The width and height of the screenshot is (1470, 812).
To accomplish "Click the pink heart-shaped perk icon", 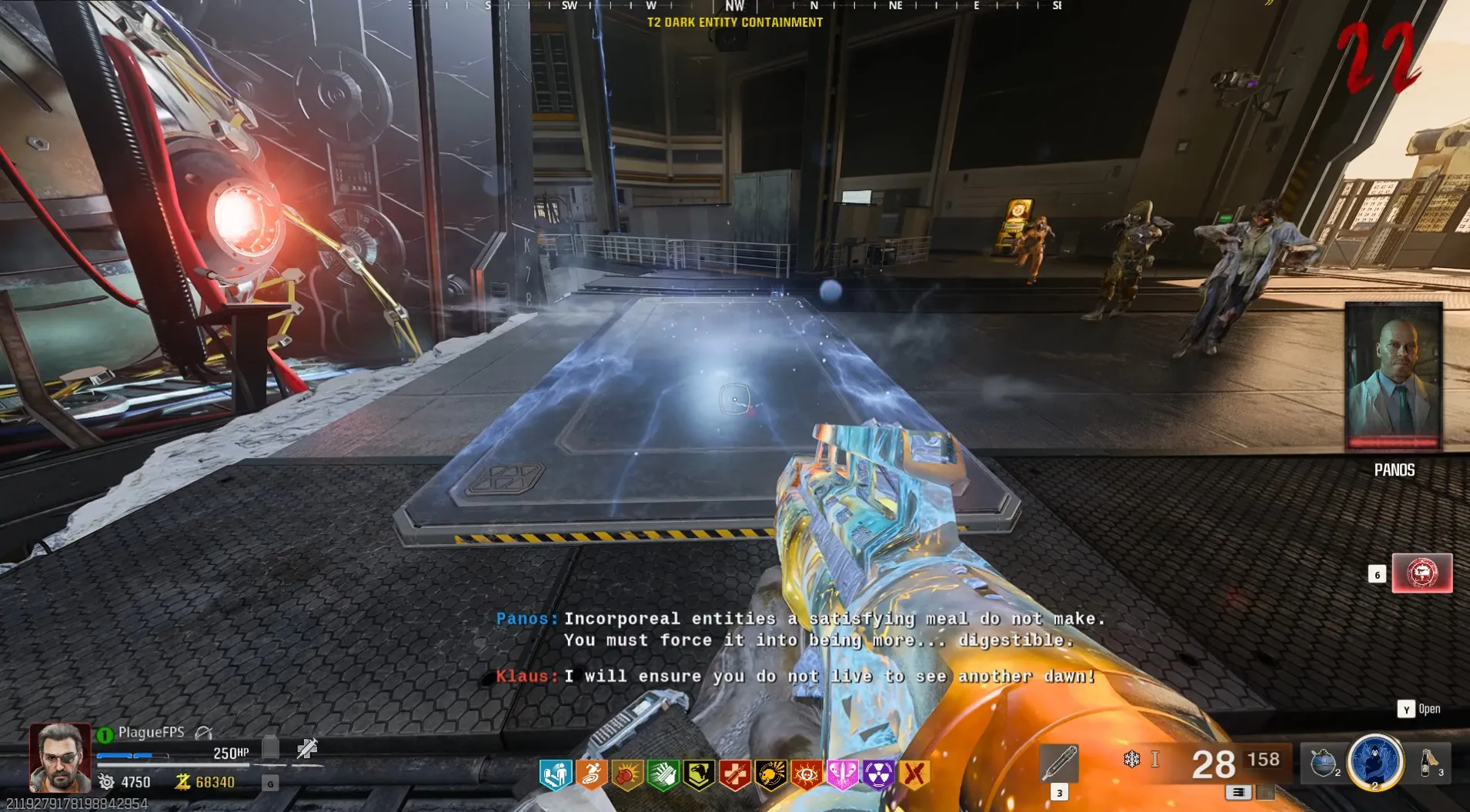I will pyautogui.click(x=842, y=775).
